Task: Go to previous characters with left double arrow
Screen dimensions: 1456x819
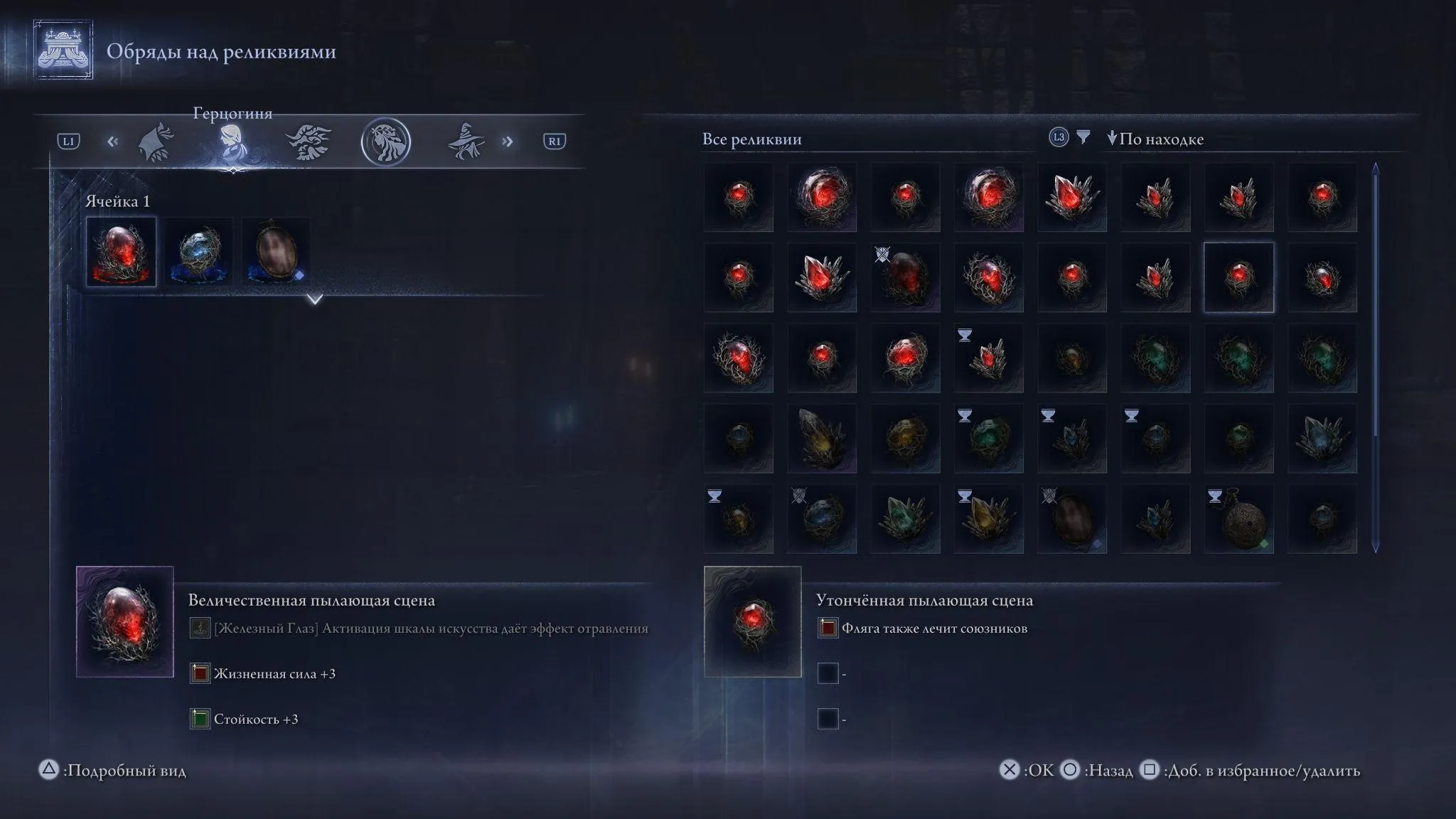Action: tap(112, 141)
